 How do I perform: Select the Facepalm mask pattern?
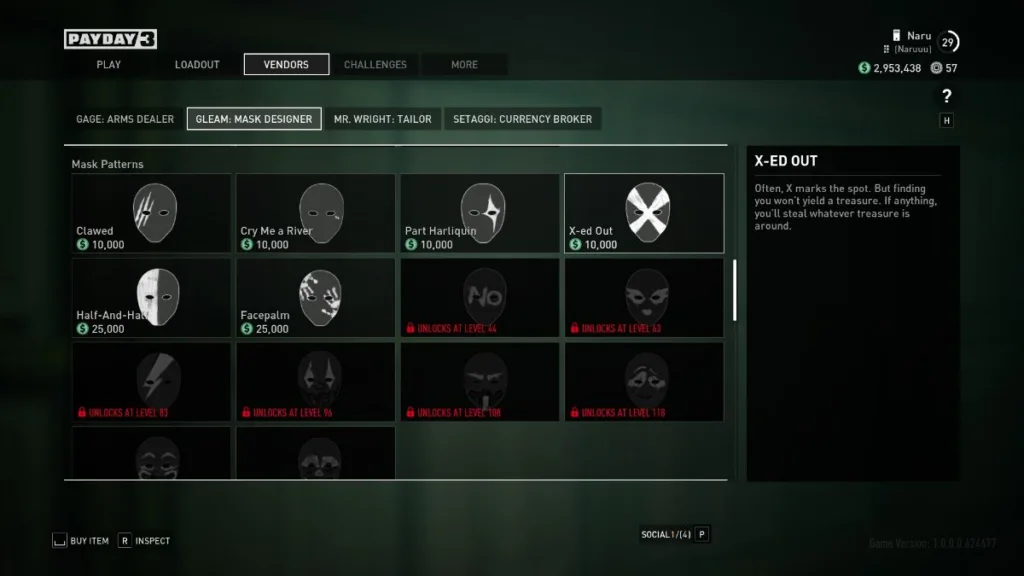click(x=315, y=297)
